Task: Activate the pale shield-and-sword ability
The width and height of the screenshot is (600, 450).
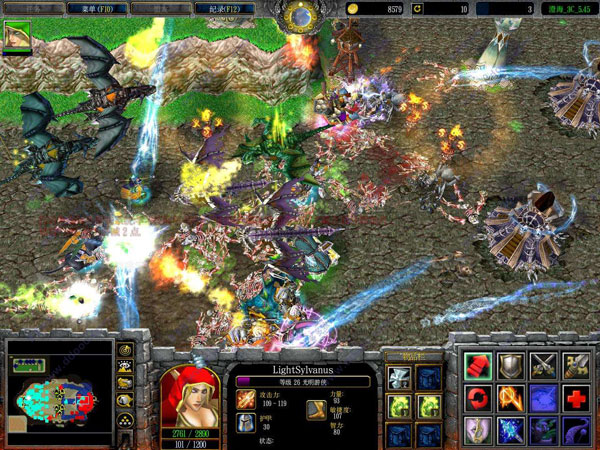Action: pyautogui.click(x=478, y=431)
